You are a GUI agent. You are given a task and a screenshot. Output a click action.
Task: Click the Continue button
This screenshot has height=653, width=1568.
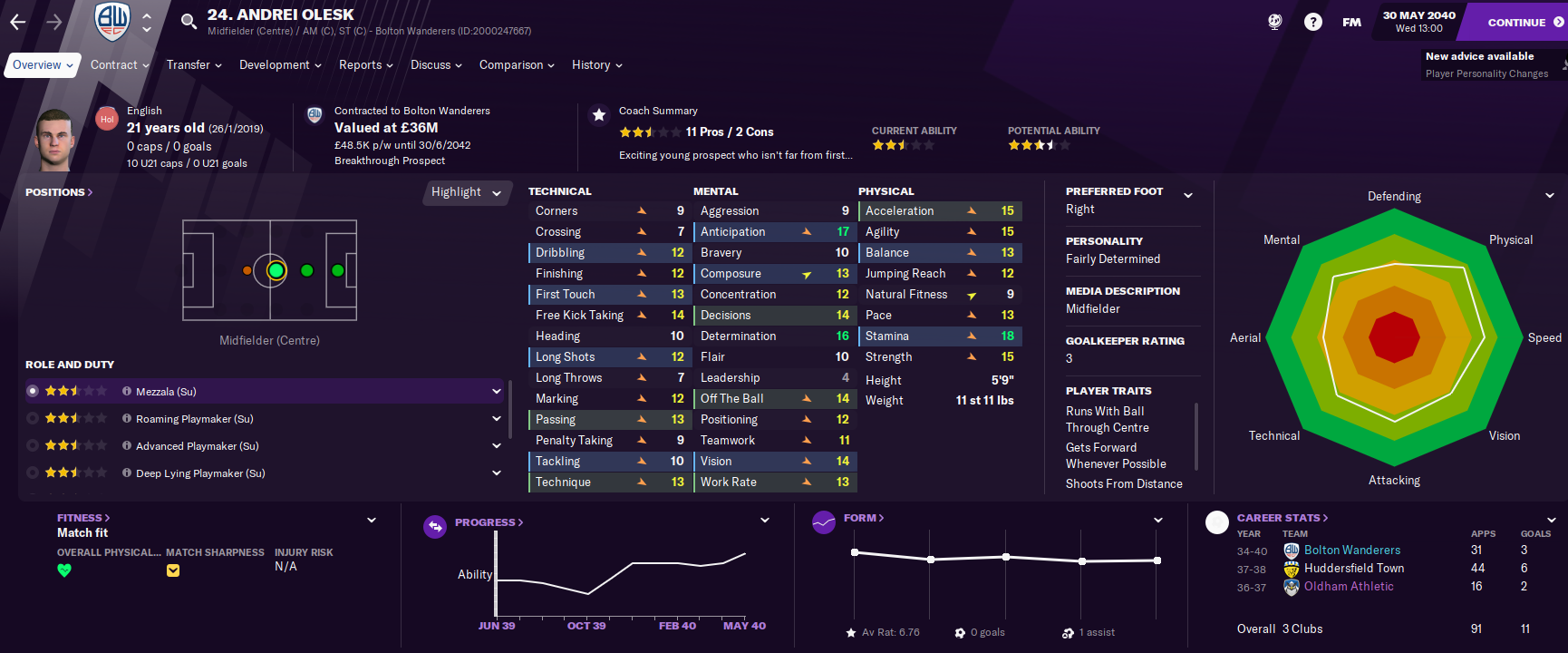click(1515, 22)
